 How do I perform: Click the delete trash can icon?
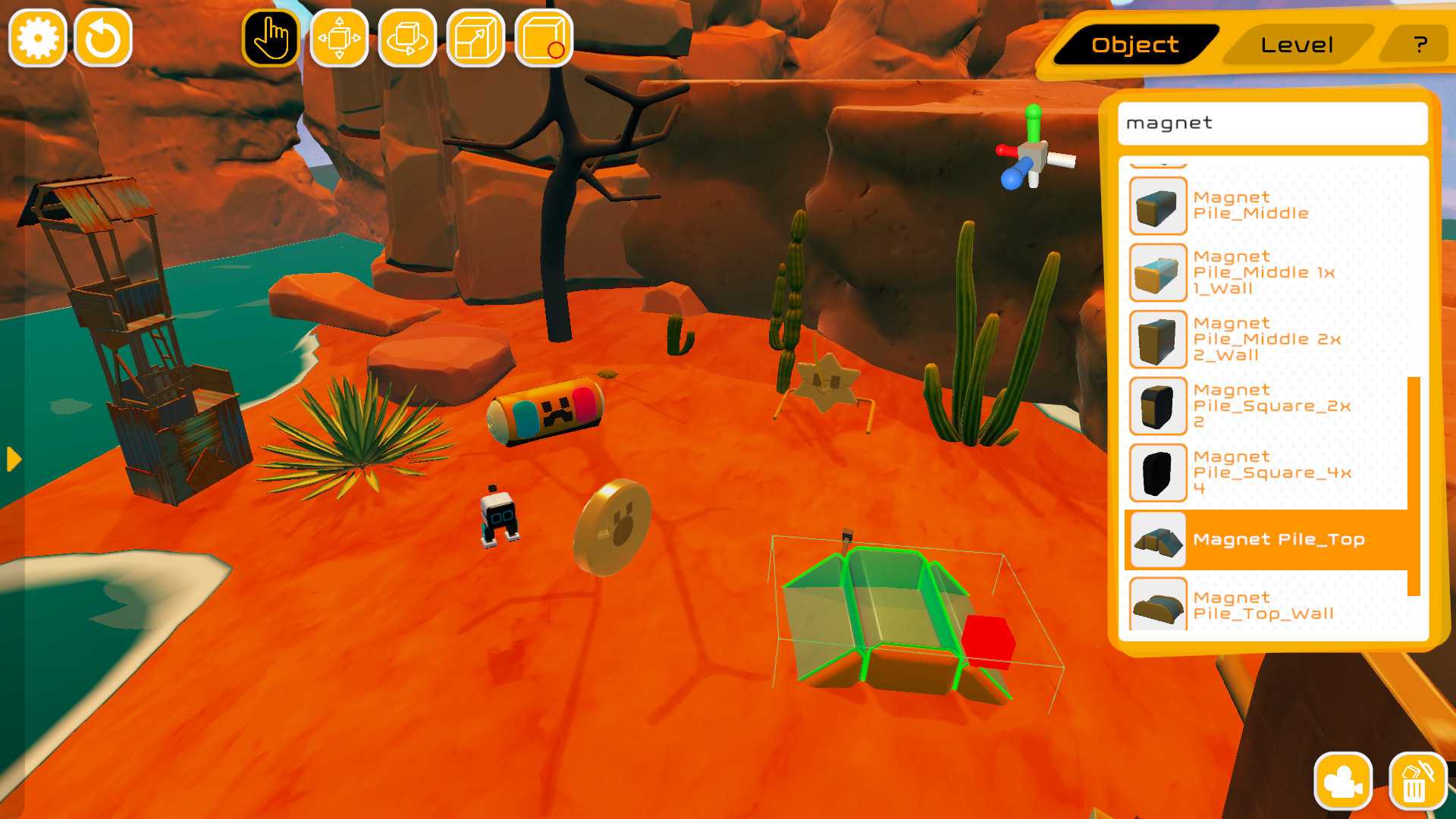(x=1419, y=780)
